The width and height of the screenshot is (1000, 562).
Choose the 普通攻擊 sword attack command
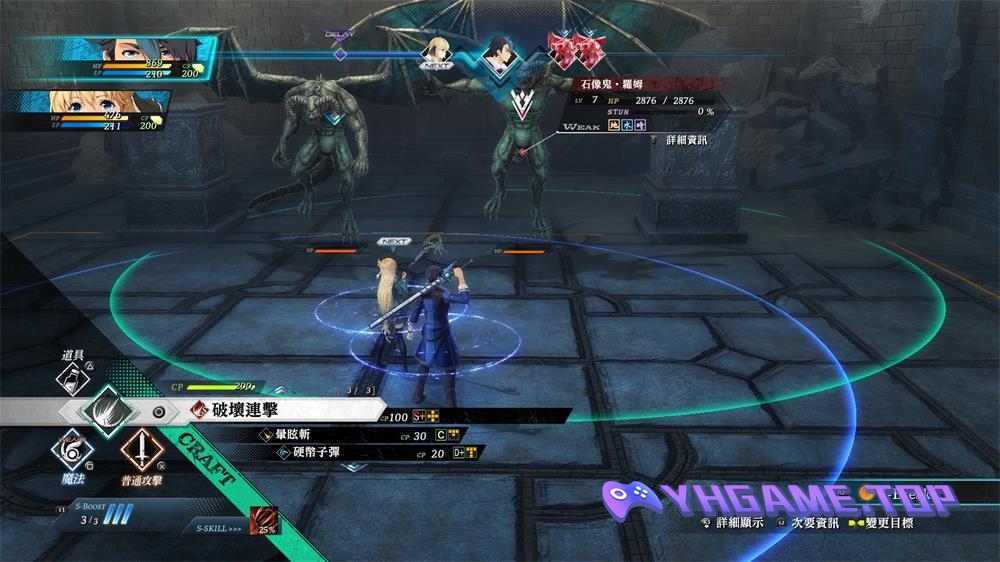pyautogui.click(x=139, y=454)
